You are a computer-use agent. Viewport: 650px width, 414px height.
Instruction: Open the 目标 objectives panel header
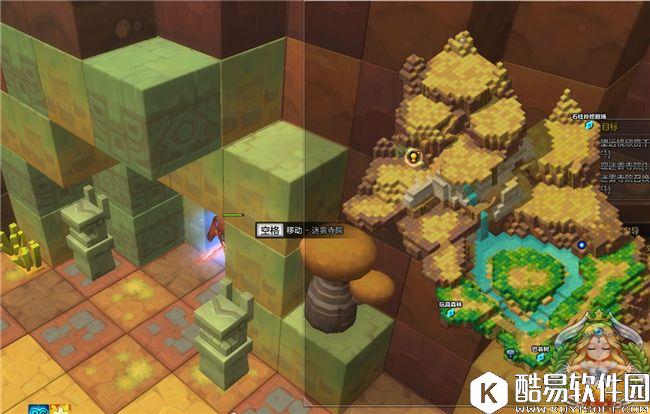613,129
